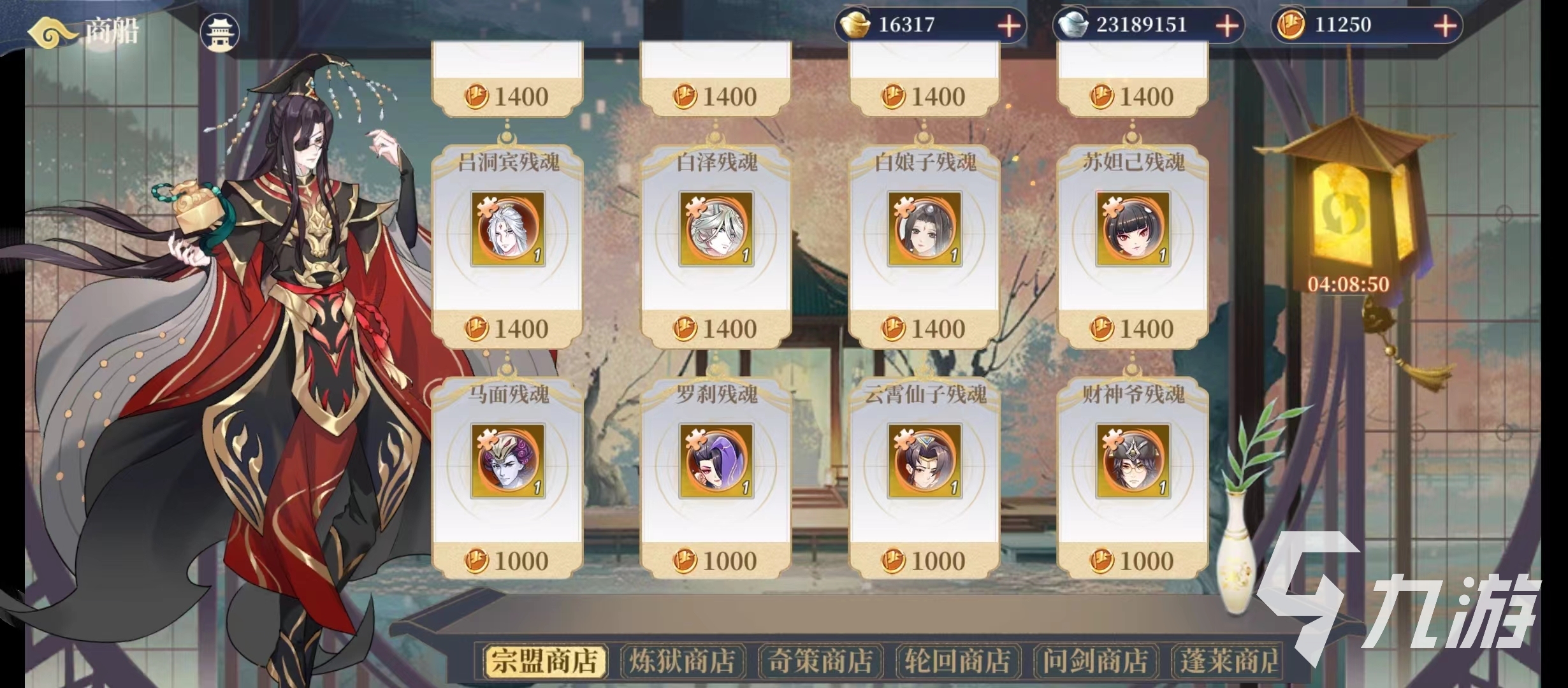Purchase the 马面残魂 fragment
The width and height of the screenshot is (1568, 688).
(x=508, y=478)
